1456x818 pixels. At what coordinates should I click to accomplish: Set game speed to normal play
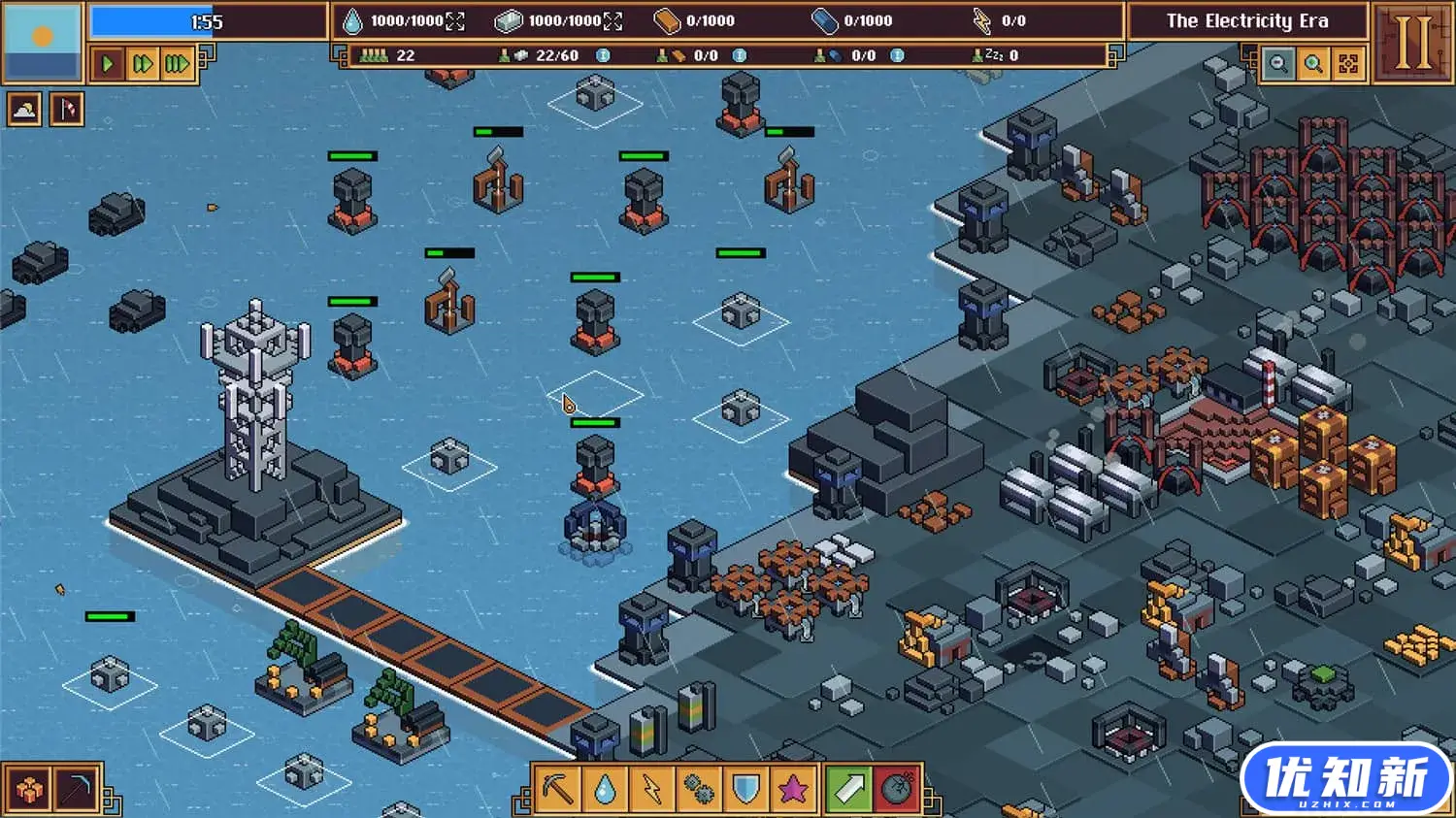(x=108, y=65)
